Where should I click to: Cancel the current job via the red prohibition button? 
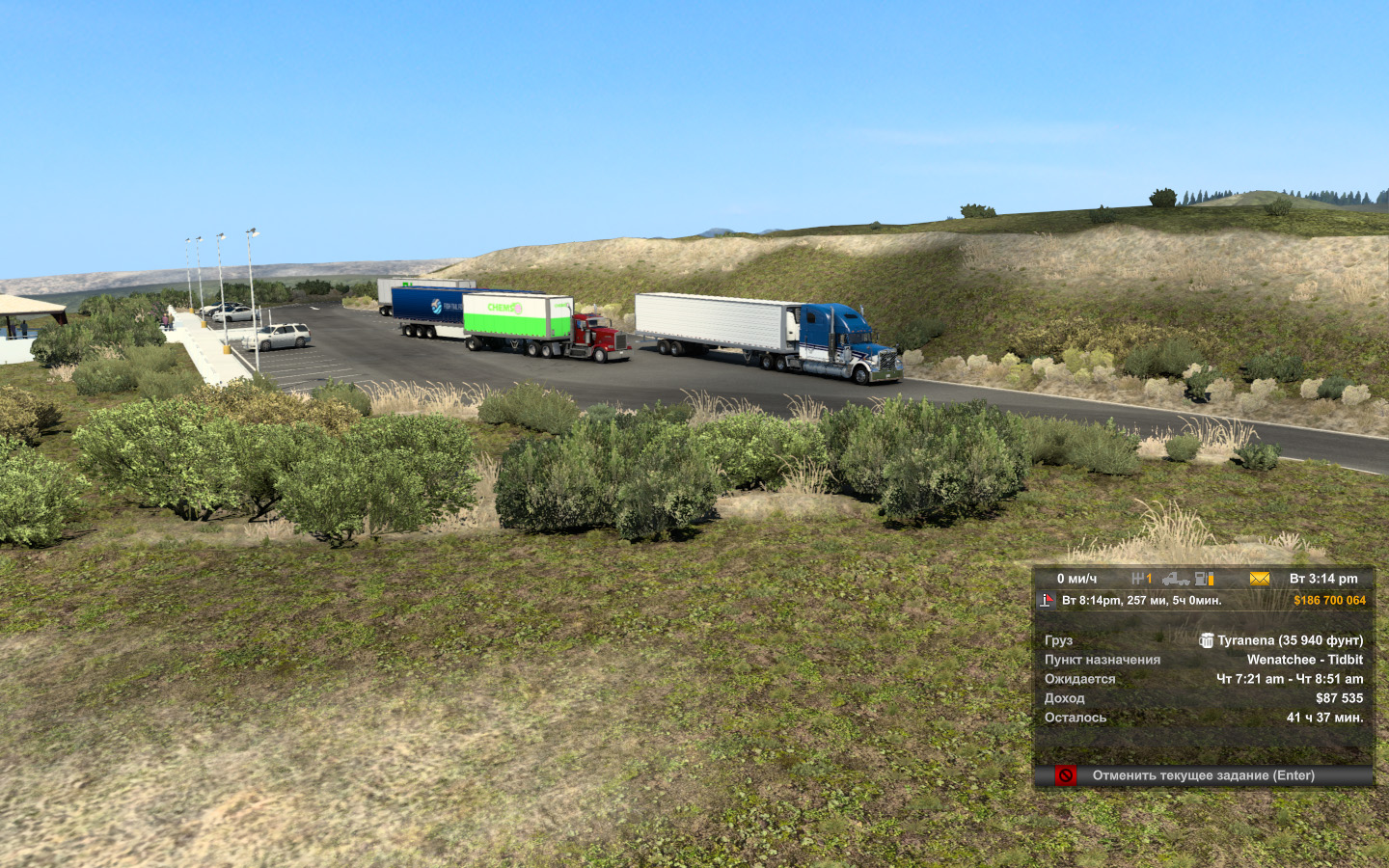pyautogui.click(x=1065, y=775)
